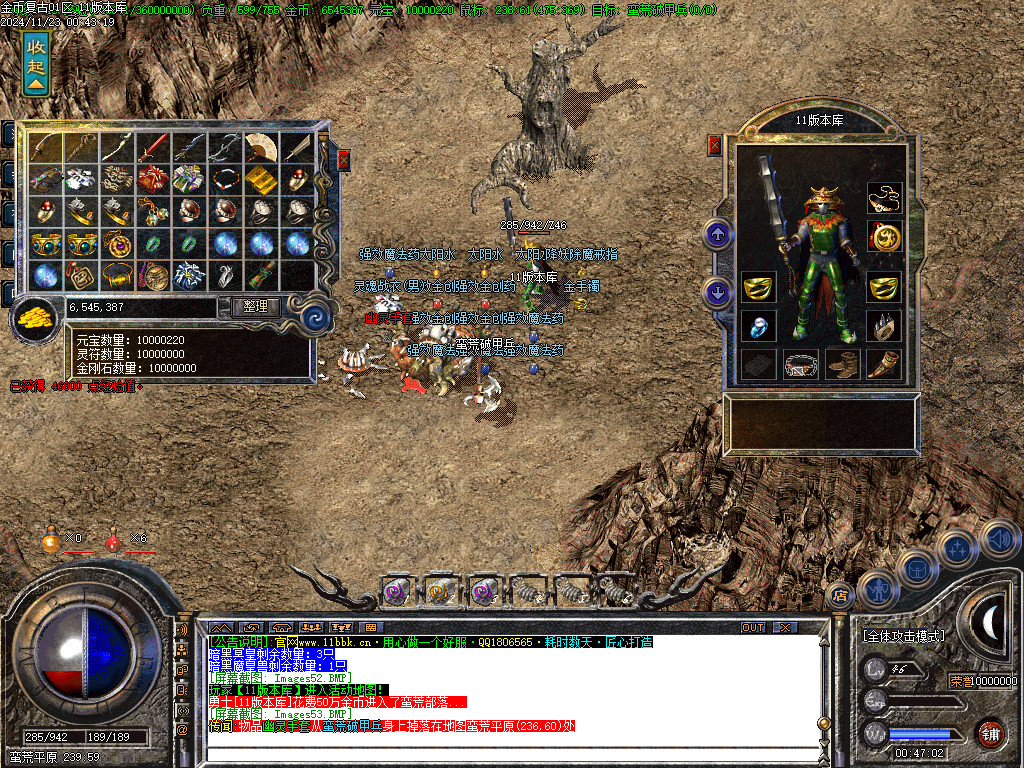Select the red sword in inventory
Image resolution: width=1024 pixels, height=768 pixels.
(x=153, y=148)
